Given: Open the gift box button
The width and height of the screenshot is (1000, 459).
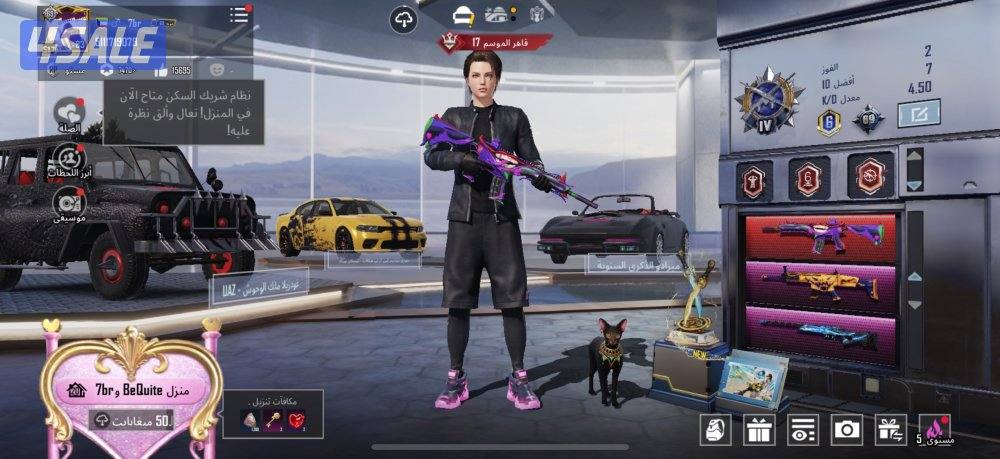Looking at the screenshot, I should point(759,430).
